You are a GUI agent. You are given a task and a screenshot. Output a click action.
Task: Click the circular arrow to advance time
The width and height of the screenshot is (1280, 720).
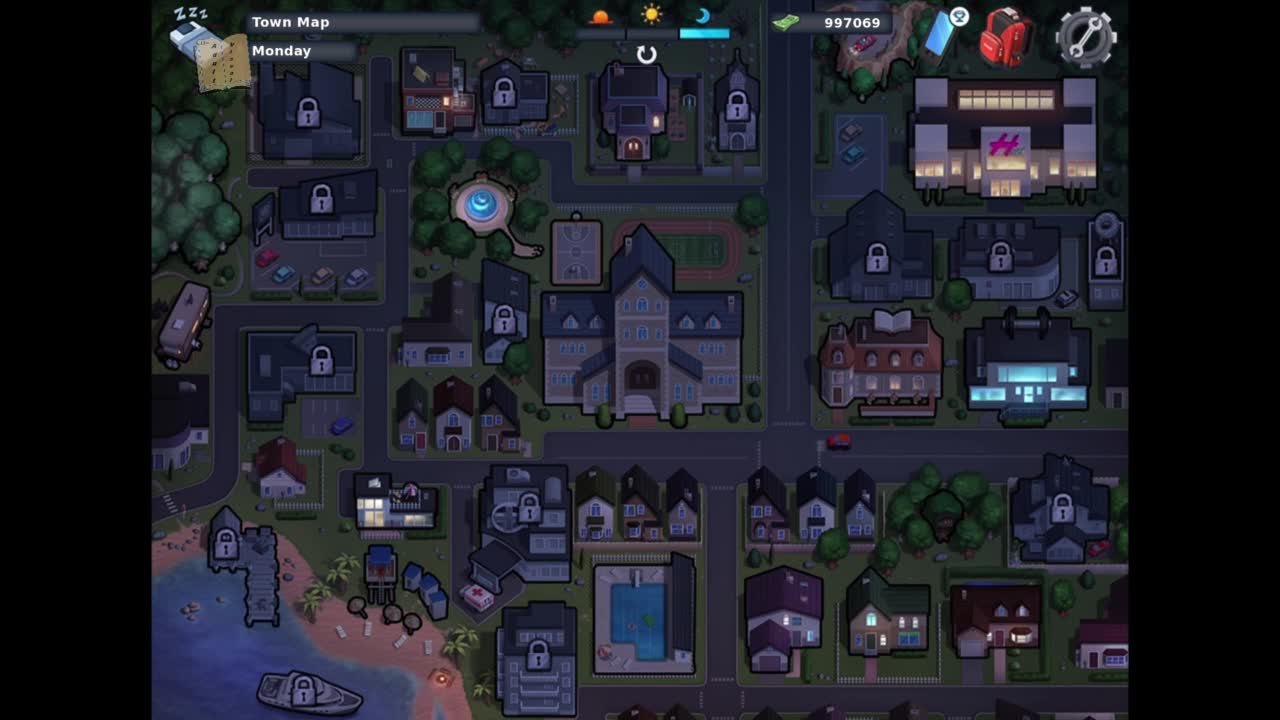click(x=647, y=55)
